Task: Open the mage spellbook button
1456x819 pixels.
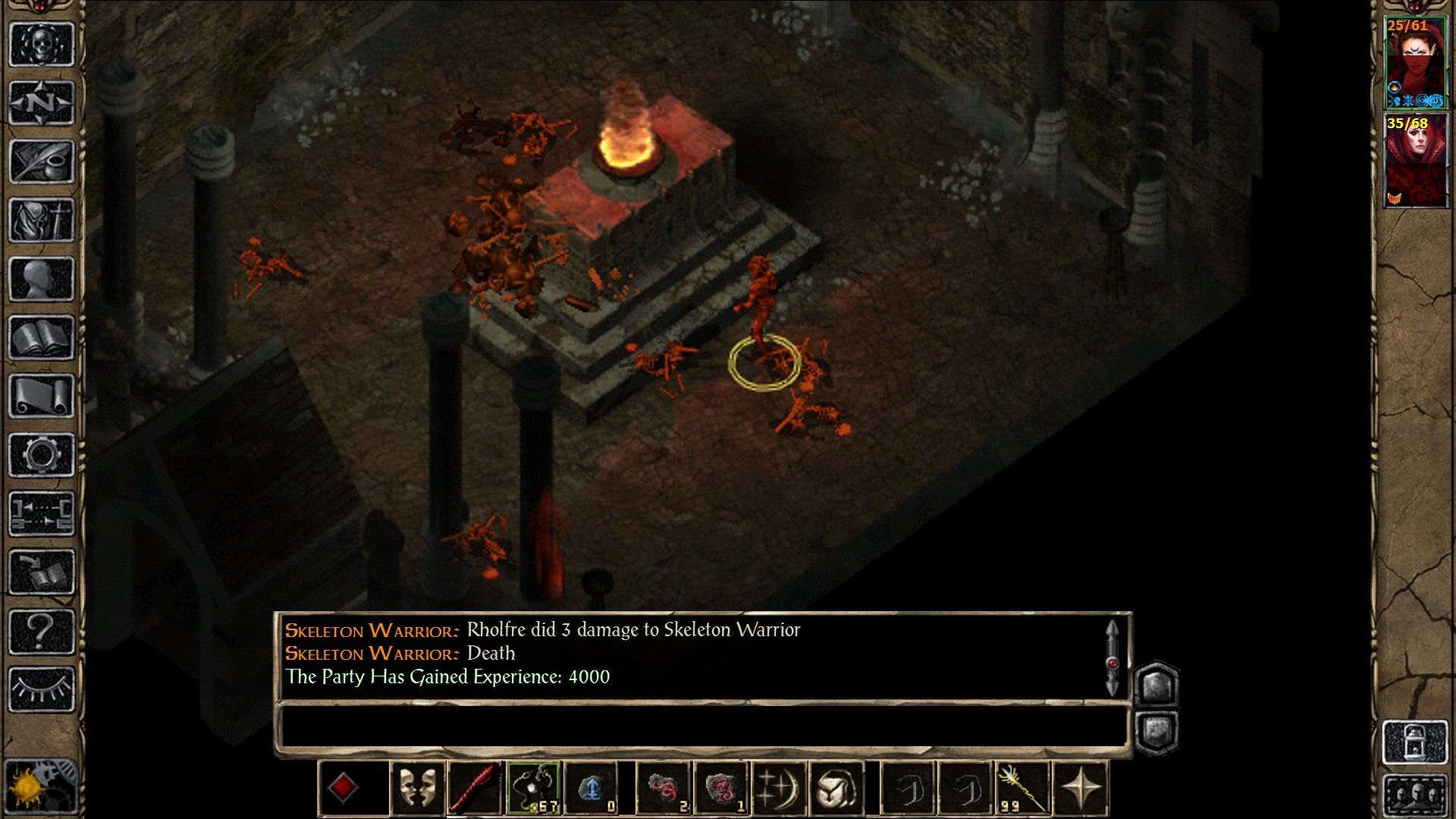Action: click(x=42, y=337)
